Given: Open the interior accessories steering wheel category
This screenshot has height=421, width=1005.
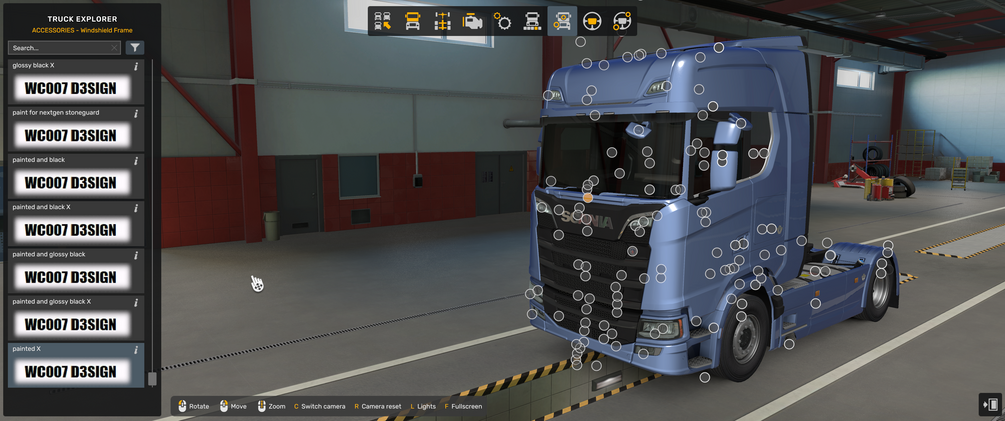Looking at the screenshot, I should tap(622, 21).
